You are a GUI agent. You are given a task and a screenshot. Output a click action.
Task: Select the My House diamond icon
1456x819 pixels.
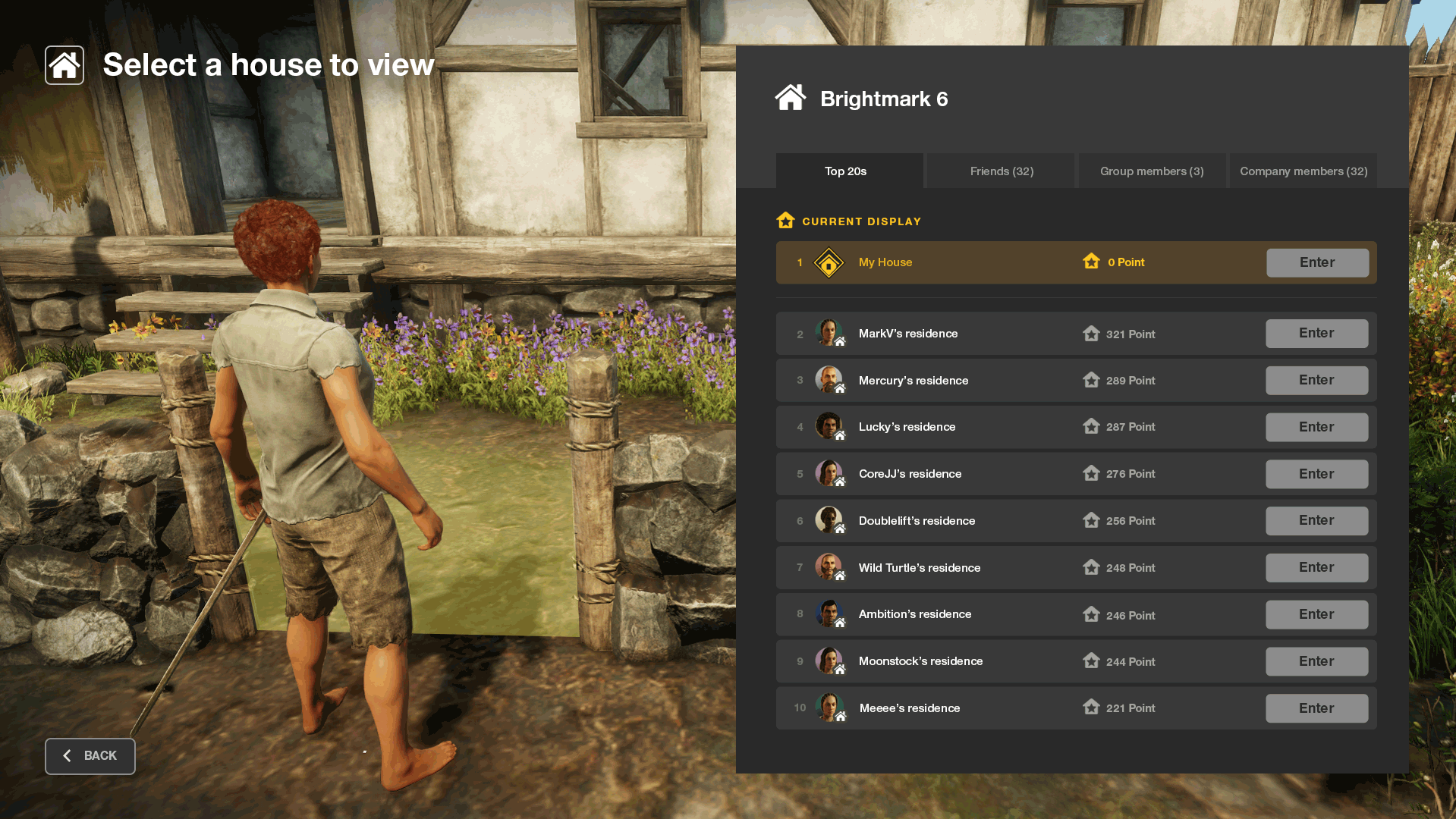point(829,263)
